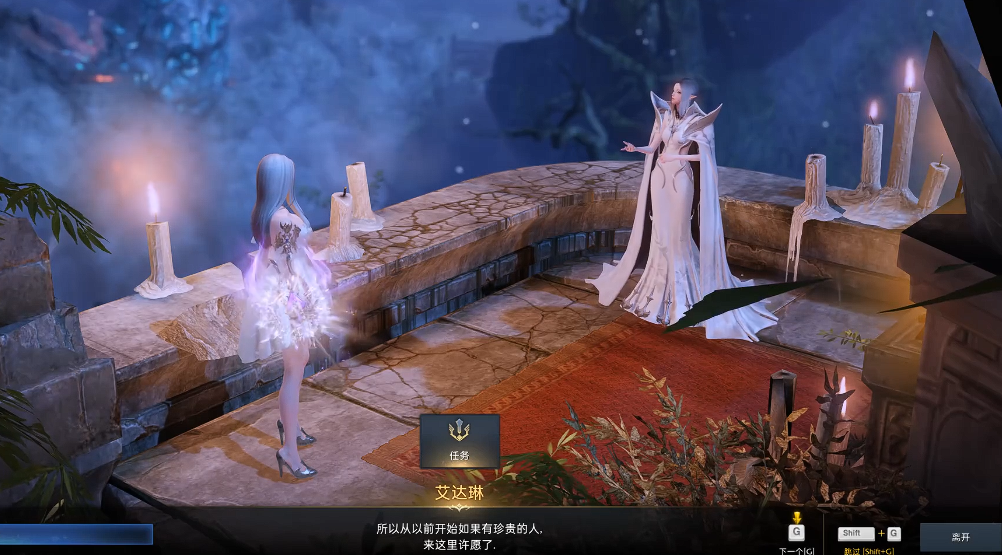Screen dimensions: 1002x555
Task: Click the 离开 leave button
Action: click(960, 537)
